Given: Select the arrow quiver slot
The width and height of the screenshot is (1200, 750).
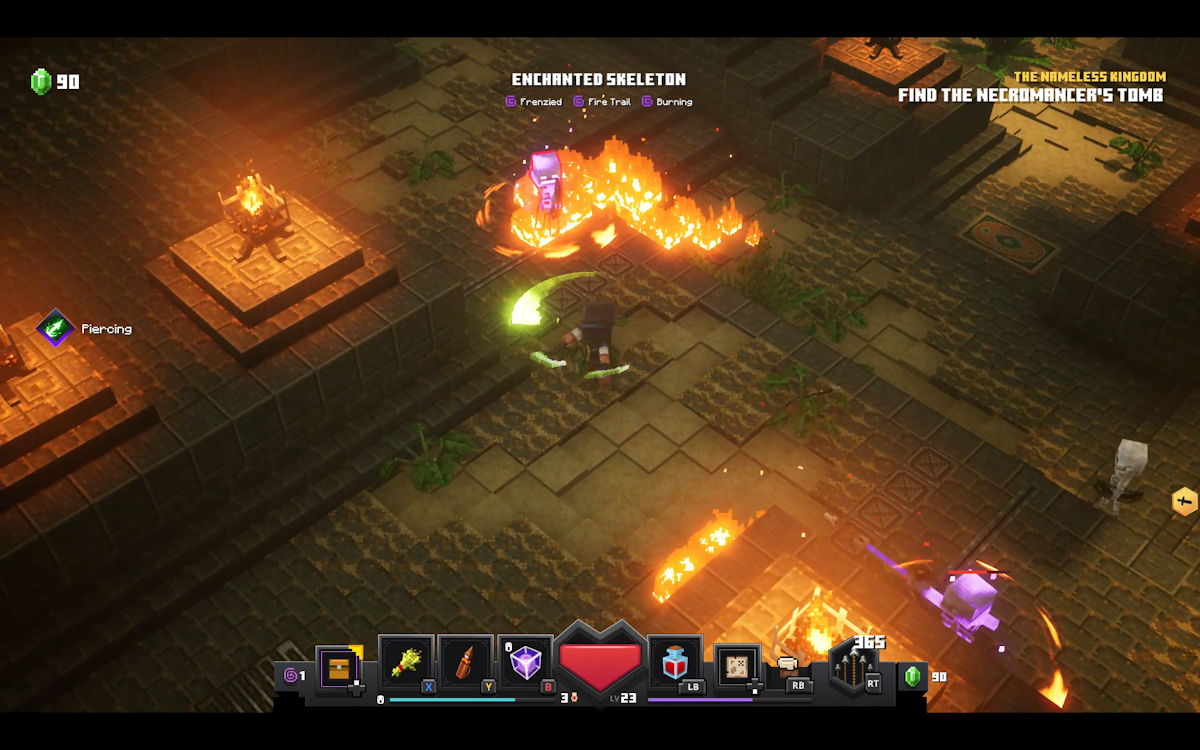Looking at the screenshot, I should pyautogui.click(x=853, y=668).
